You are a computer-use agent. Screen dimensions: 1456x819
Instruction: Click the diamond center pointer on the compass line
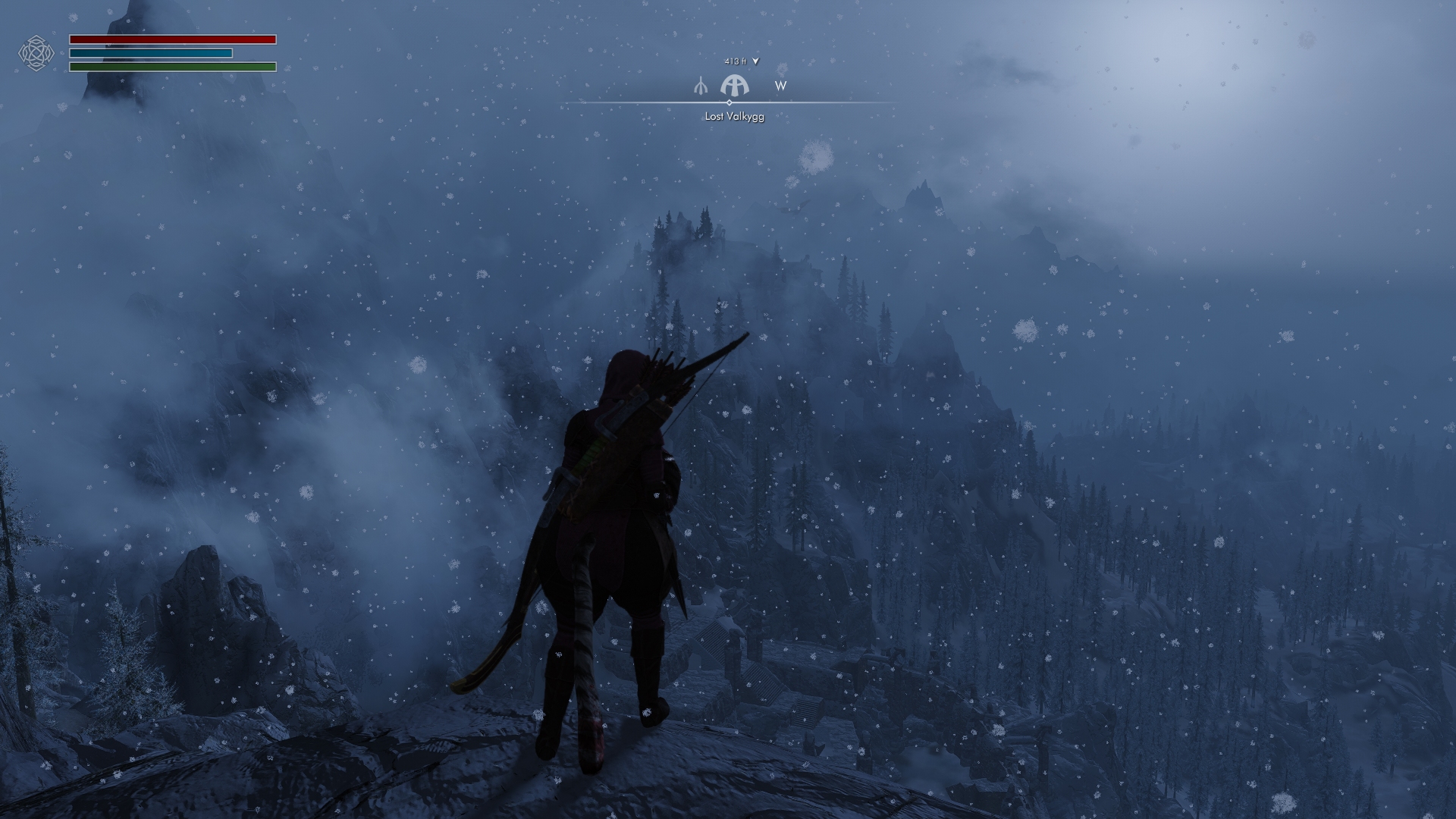pyautogui.click(x=730, y=102)
